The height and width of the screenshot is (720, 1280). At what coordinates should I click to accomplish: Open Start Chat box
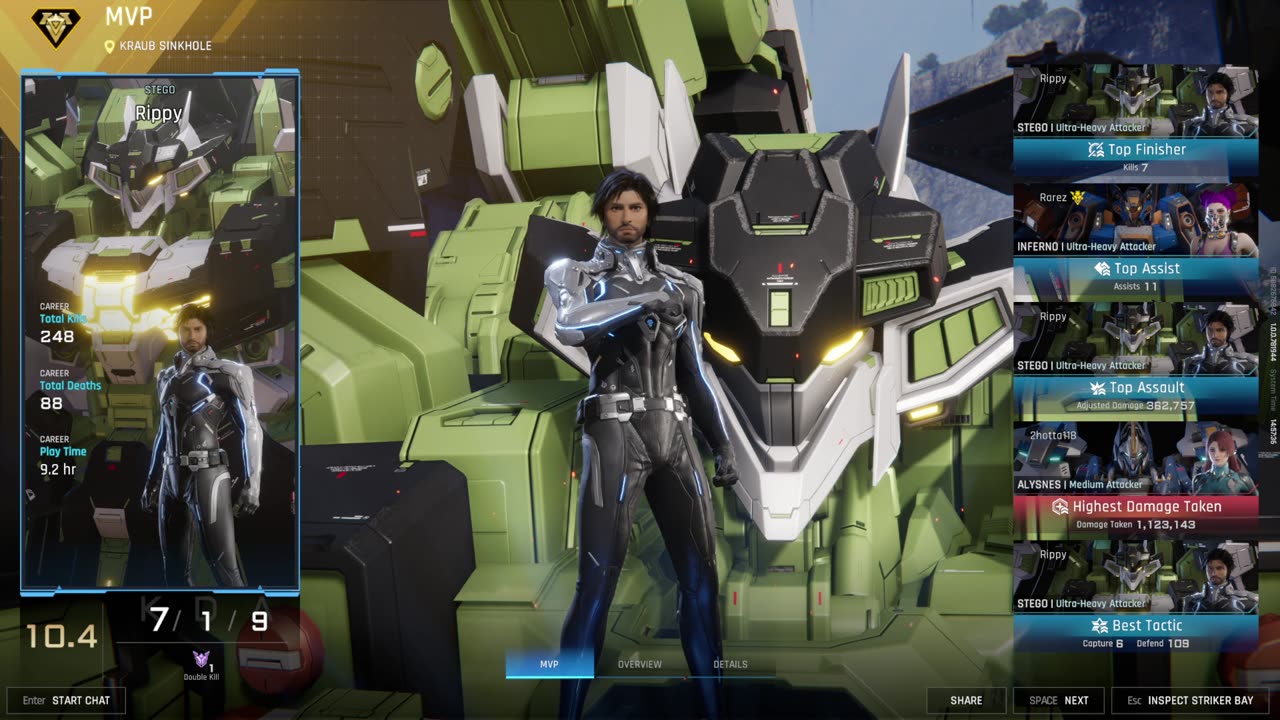pyautogui.click(x=66, y=700)
